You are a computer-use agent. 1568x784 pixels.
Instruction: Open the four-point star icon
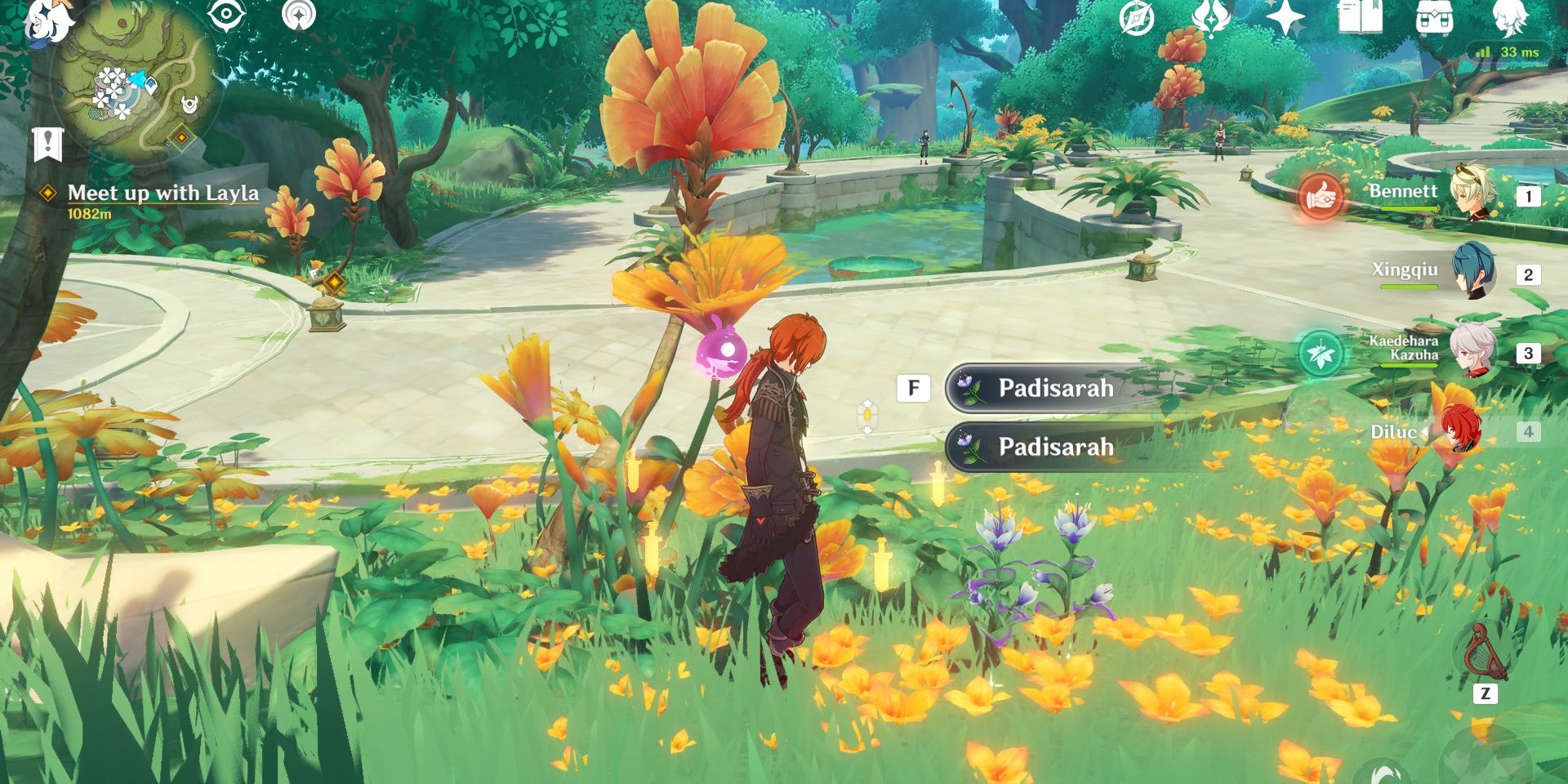point(1285,16)
